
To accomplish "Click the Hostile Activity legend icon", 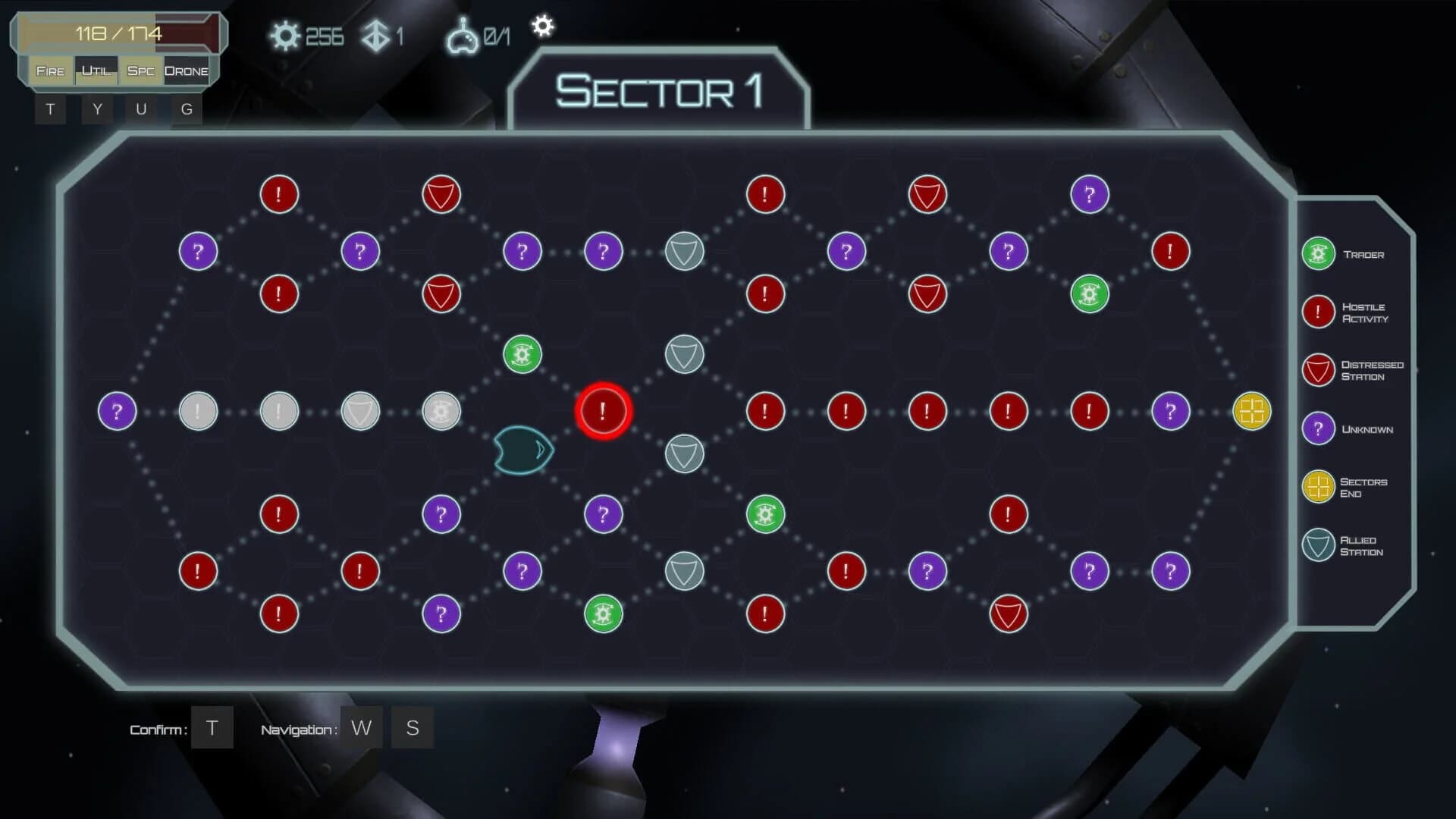I will pyautogui.click(x=1317, y=312).
